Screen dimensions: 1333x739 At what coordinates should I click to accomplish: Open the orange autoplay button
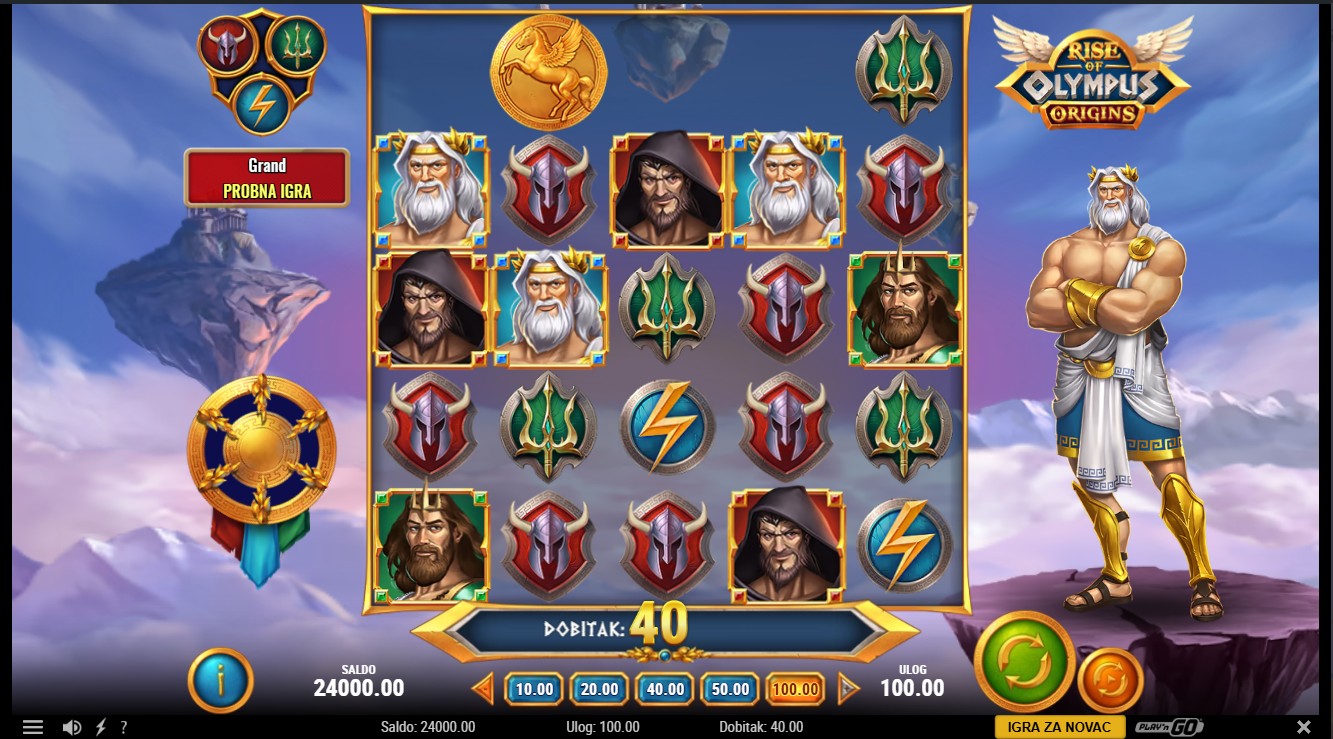click(x=1110, y=679)
